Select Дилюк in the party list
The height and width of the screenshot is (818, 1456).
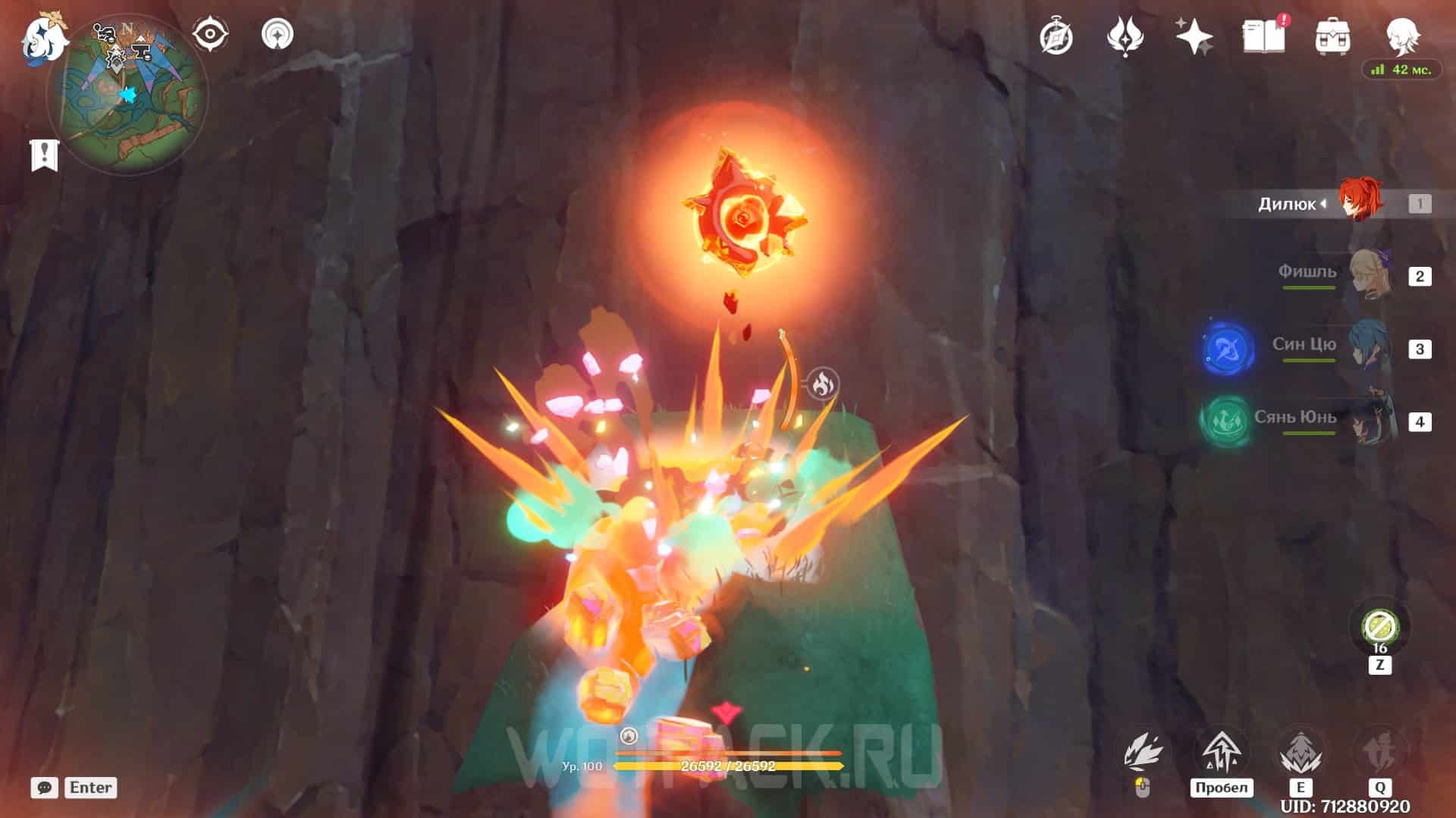[1357, 202]
